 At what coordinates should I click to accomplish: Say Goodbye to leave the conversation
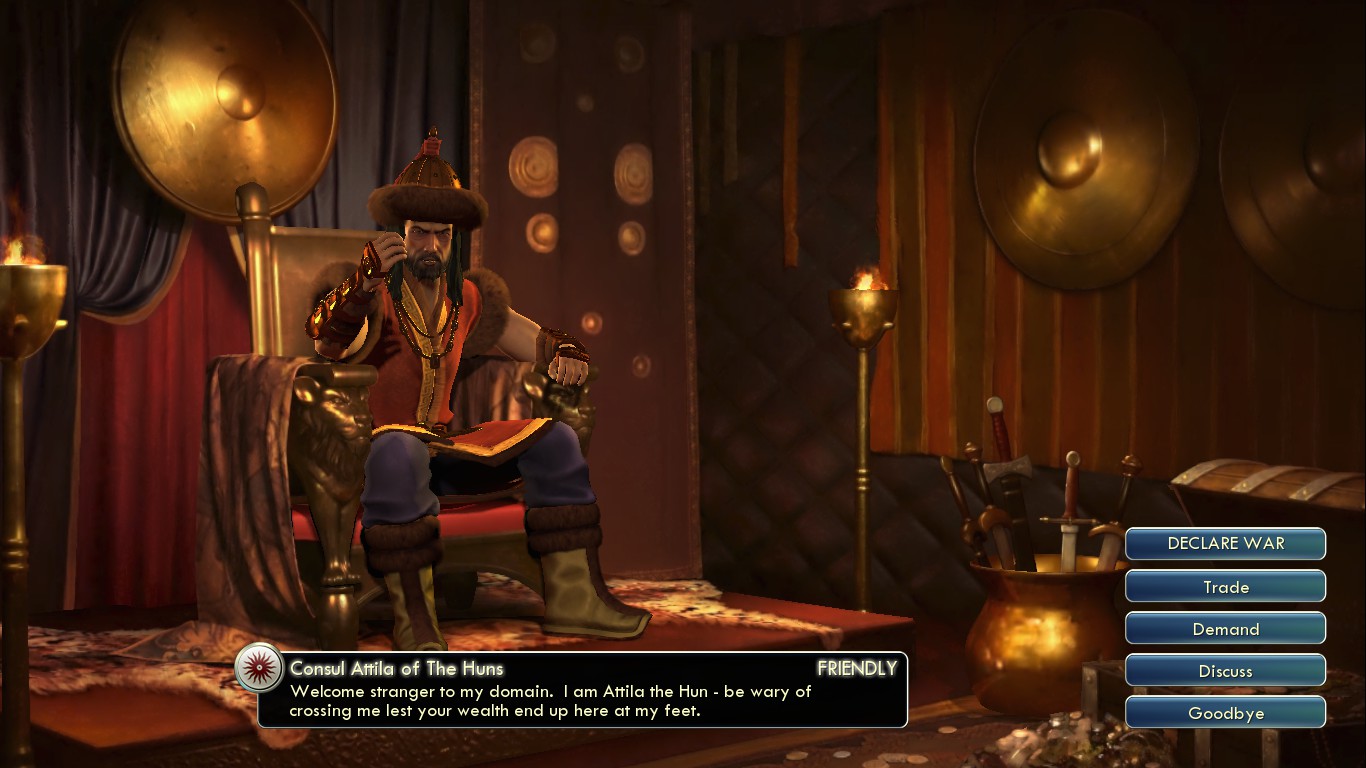[x=1225, y=713]
